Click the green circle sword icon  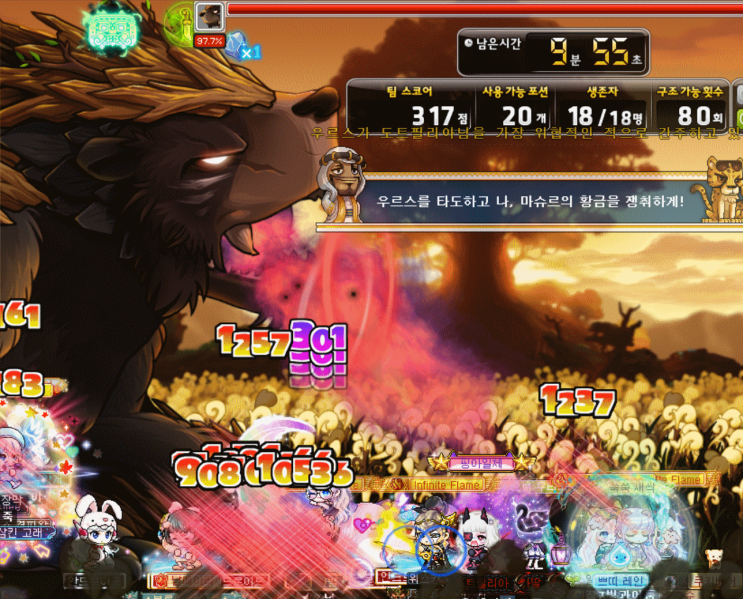[x=180, y=20]
